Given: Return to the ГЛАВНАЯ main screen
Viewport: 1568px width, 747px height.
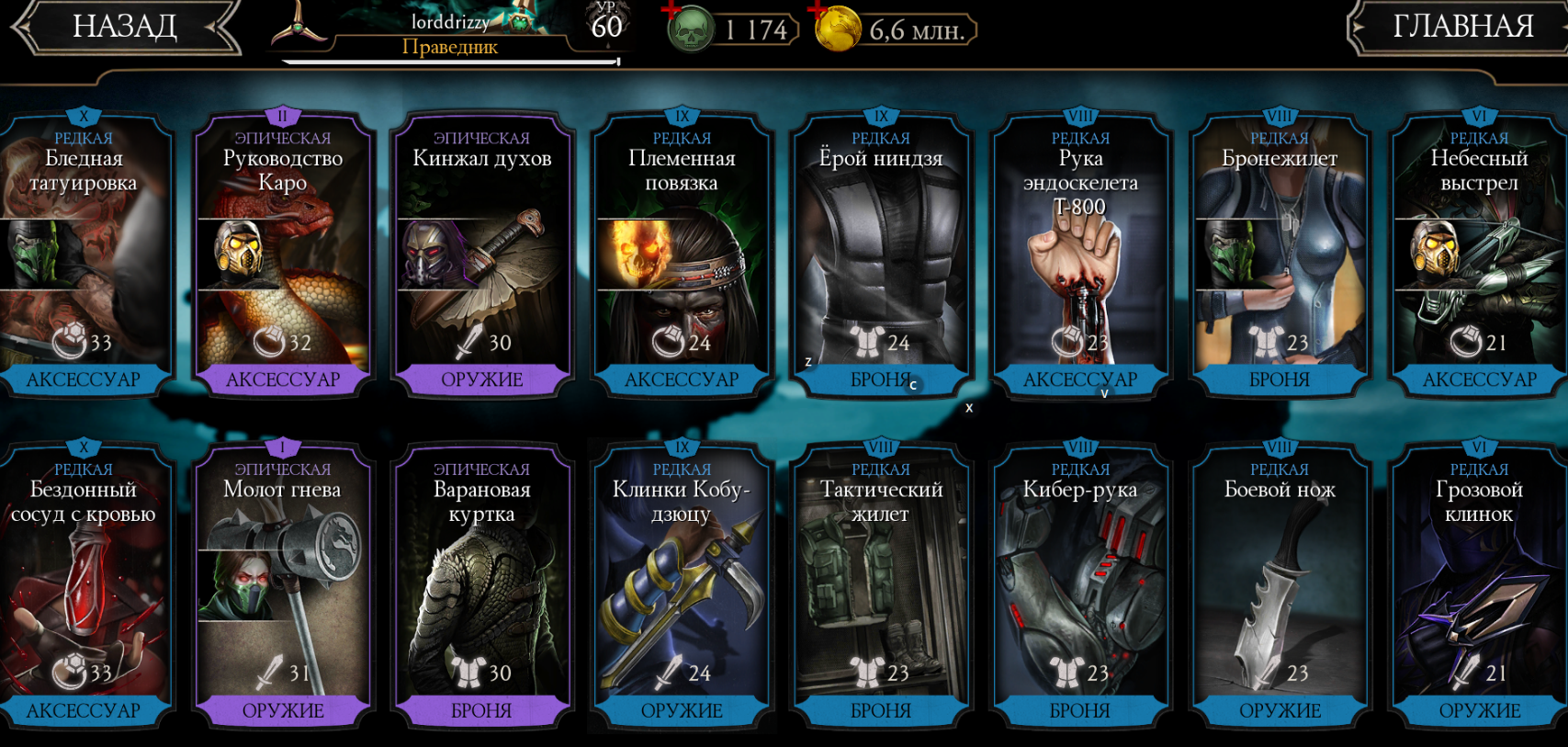Looking at the screenshot, I should pos(1461,27).
